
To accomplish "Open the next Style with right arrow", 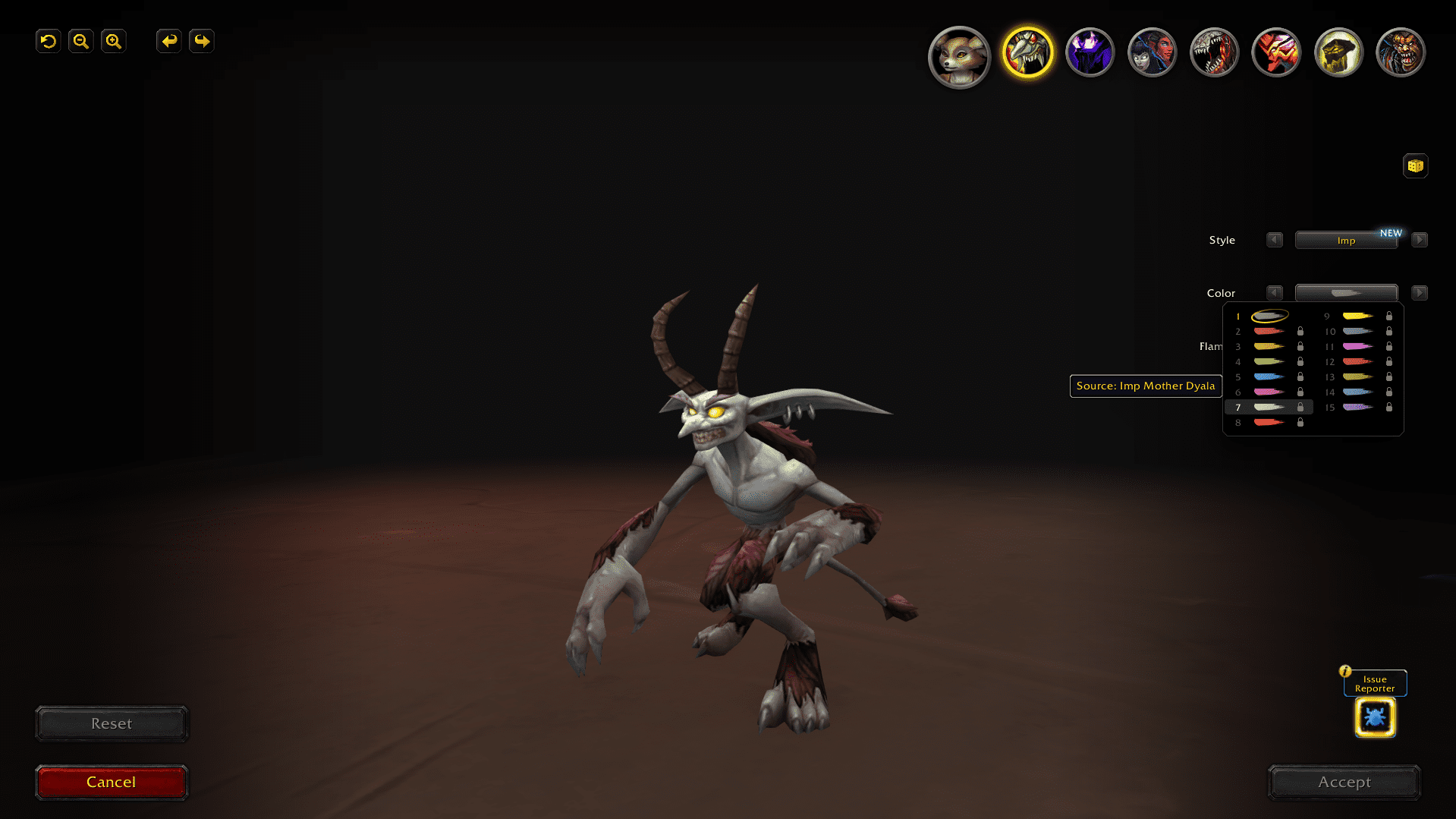I will (x=1420, y=240).
